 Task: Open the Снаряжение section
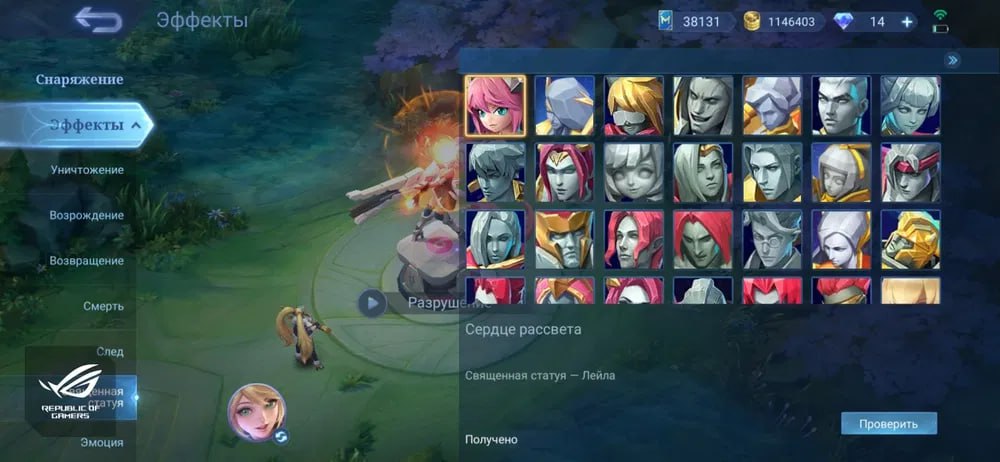point(79,79)
